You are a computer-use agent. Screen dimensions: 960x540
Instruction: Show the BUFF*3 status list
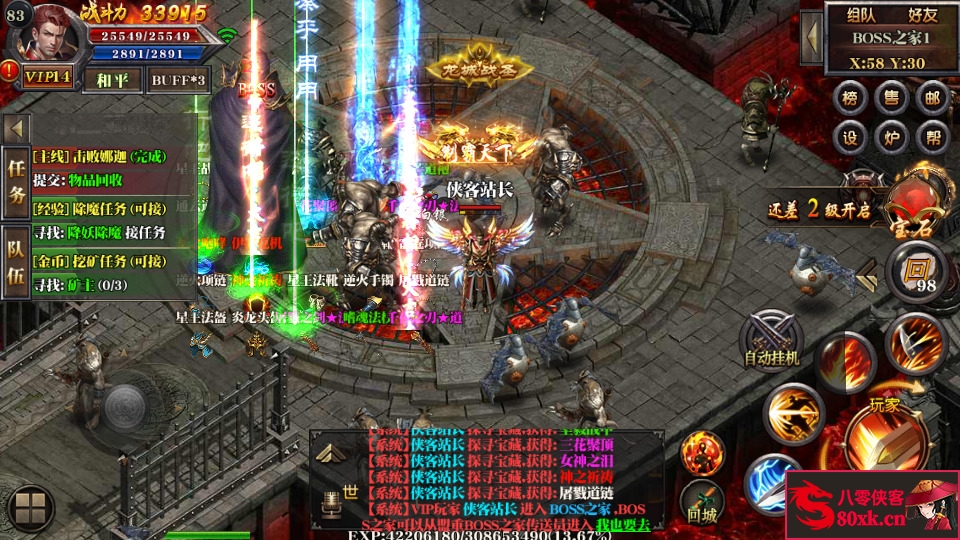pyautogui.click(x=179, y=79)
